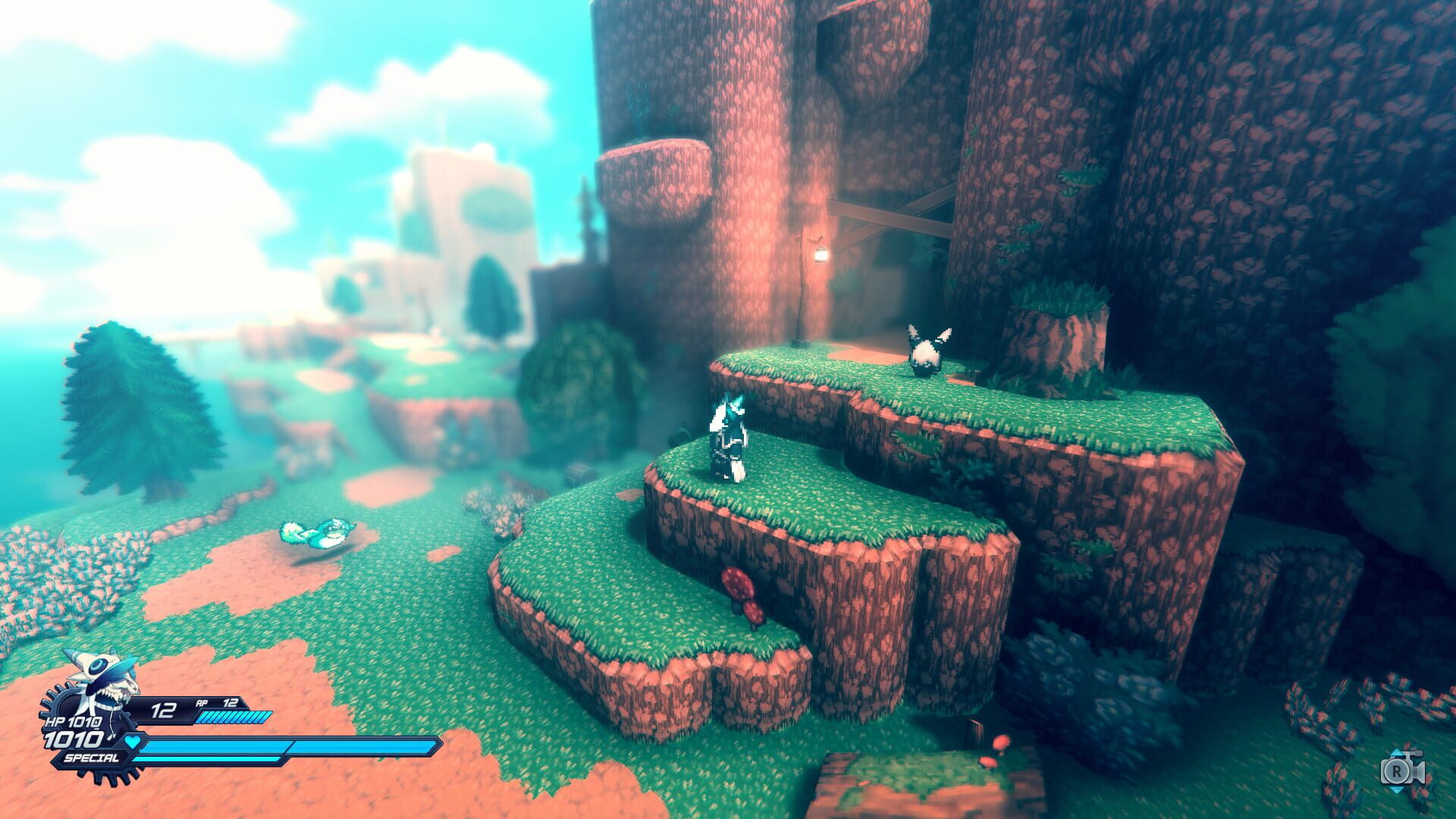Click the HP 1010 counter
Screen dimensions: 1456x819
click(x=72, y=722)
